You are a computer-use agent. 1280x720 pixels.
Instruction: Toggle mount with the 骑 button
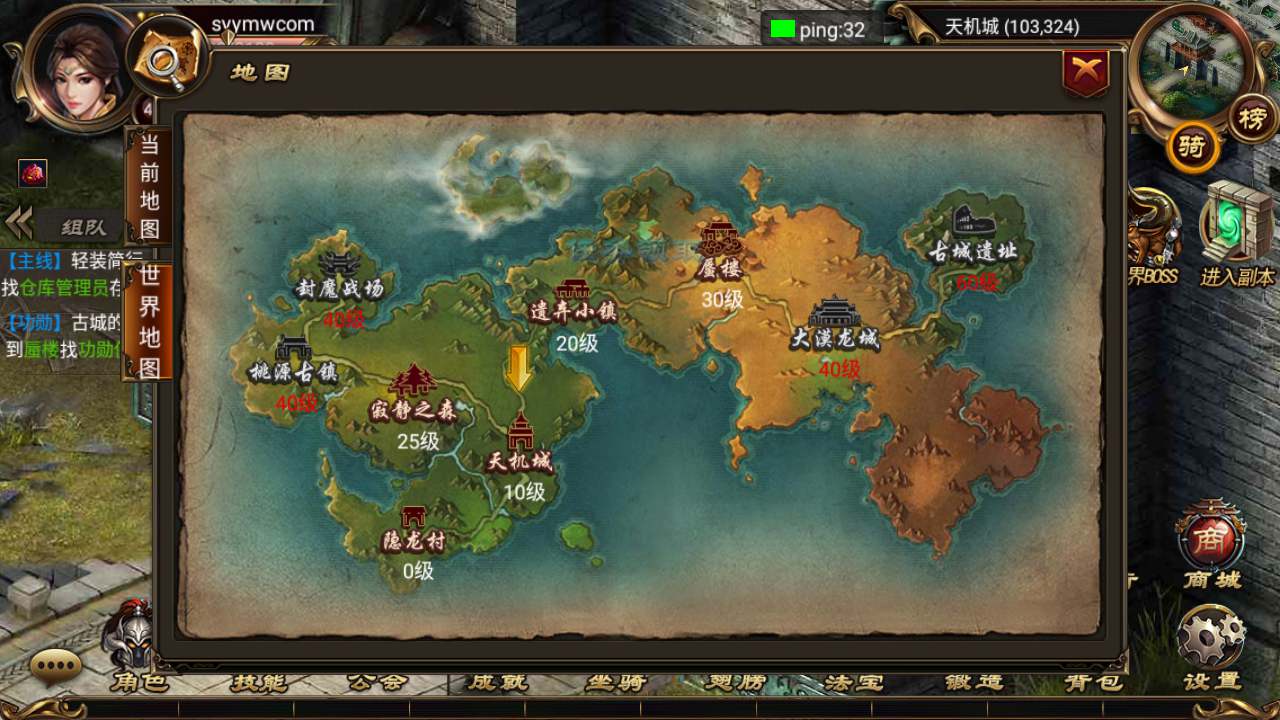[x=1192, y=148]
